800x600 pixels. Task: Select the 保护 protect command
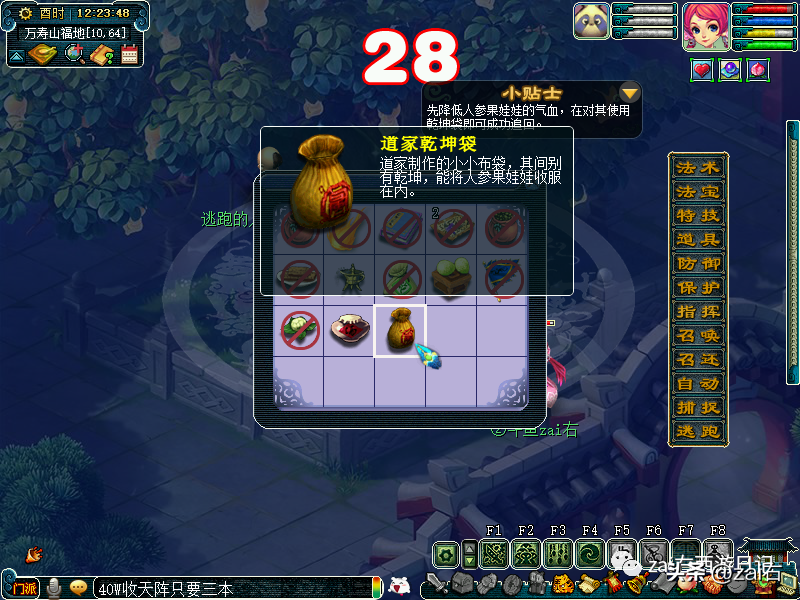698,287
